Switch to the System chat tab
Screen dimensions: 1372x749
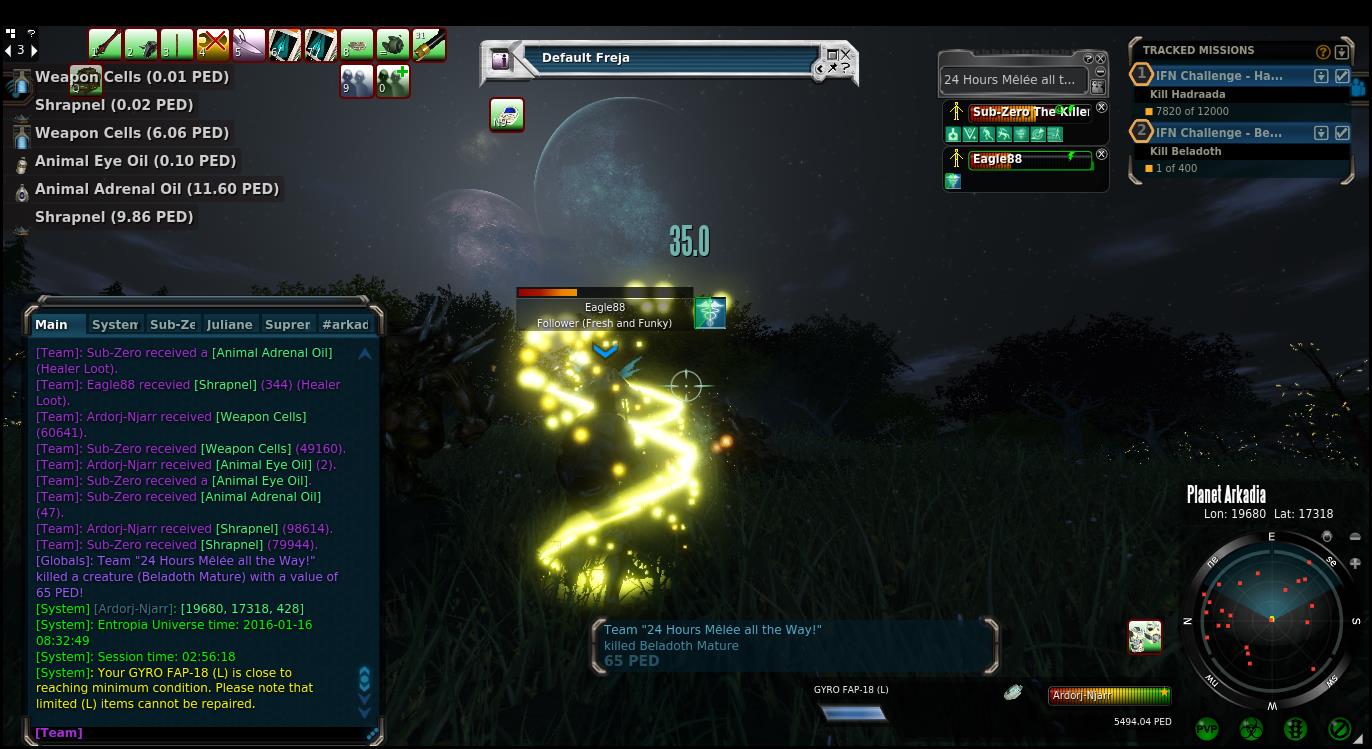click(114, 324)
